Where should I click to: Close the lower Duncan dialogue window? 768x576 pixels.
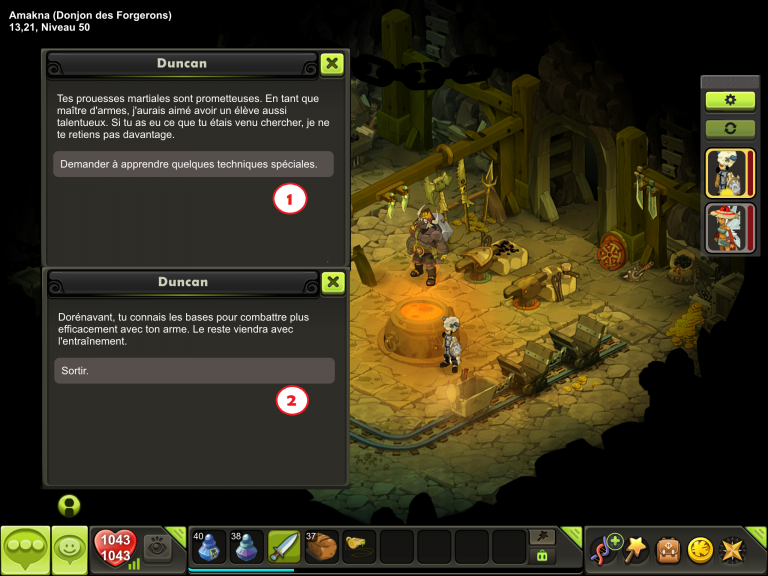pos(334,282)
